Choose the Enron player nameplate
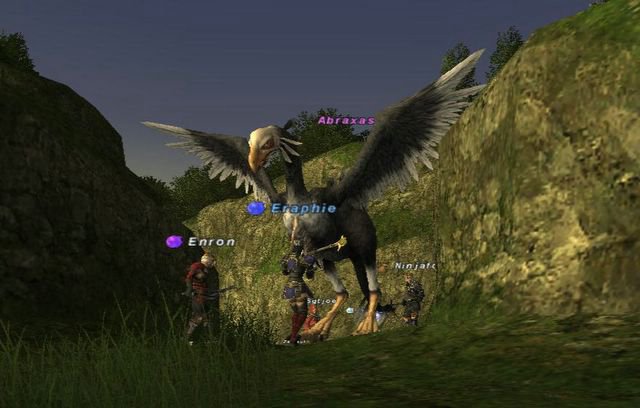The image size is (640, 408). tap(211, 241)
